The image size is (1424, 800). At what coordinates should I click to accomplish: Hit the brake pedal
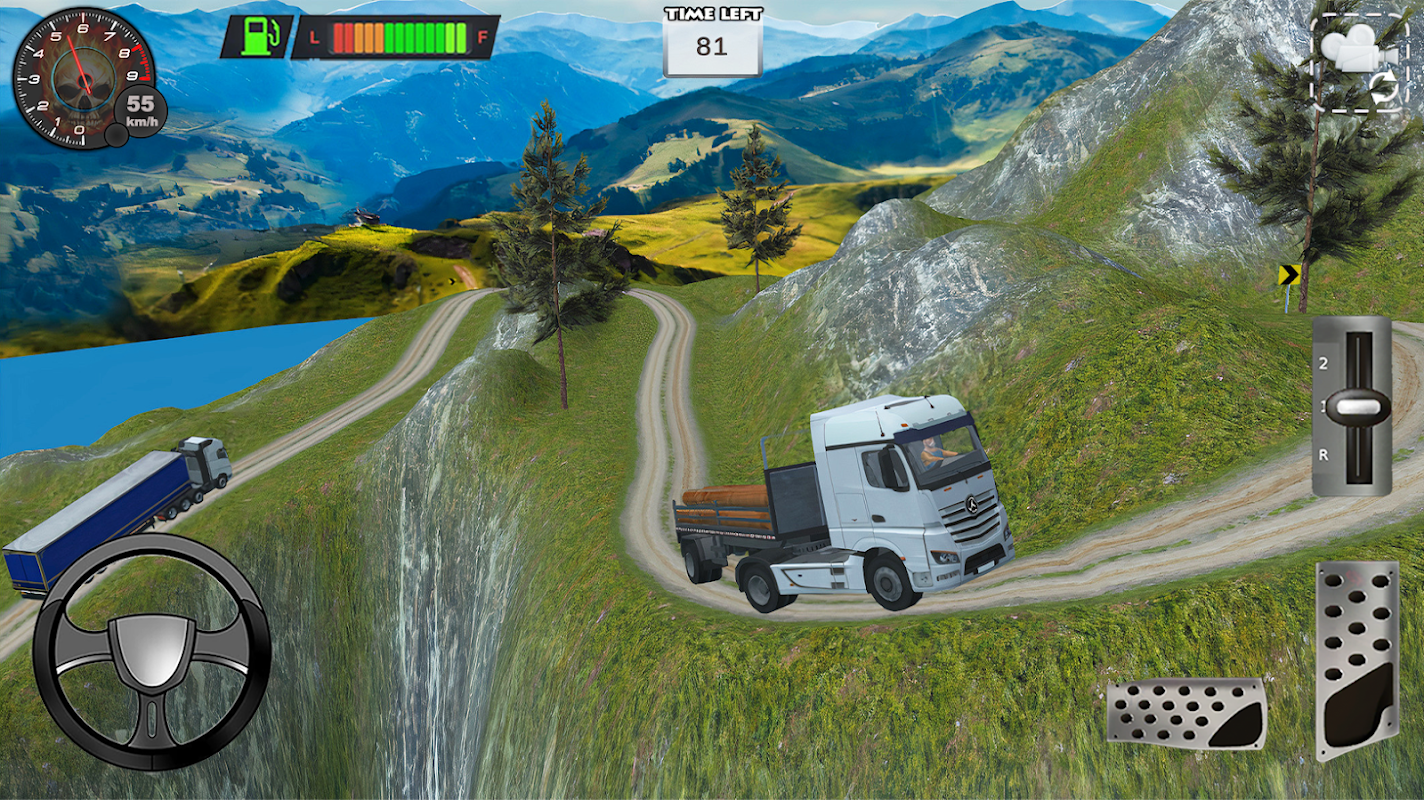(1186, 713)
